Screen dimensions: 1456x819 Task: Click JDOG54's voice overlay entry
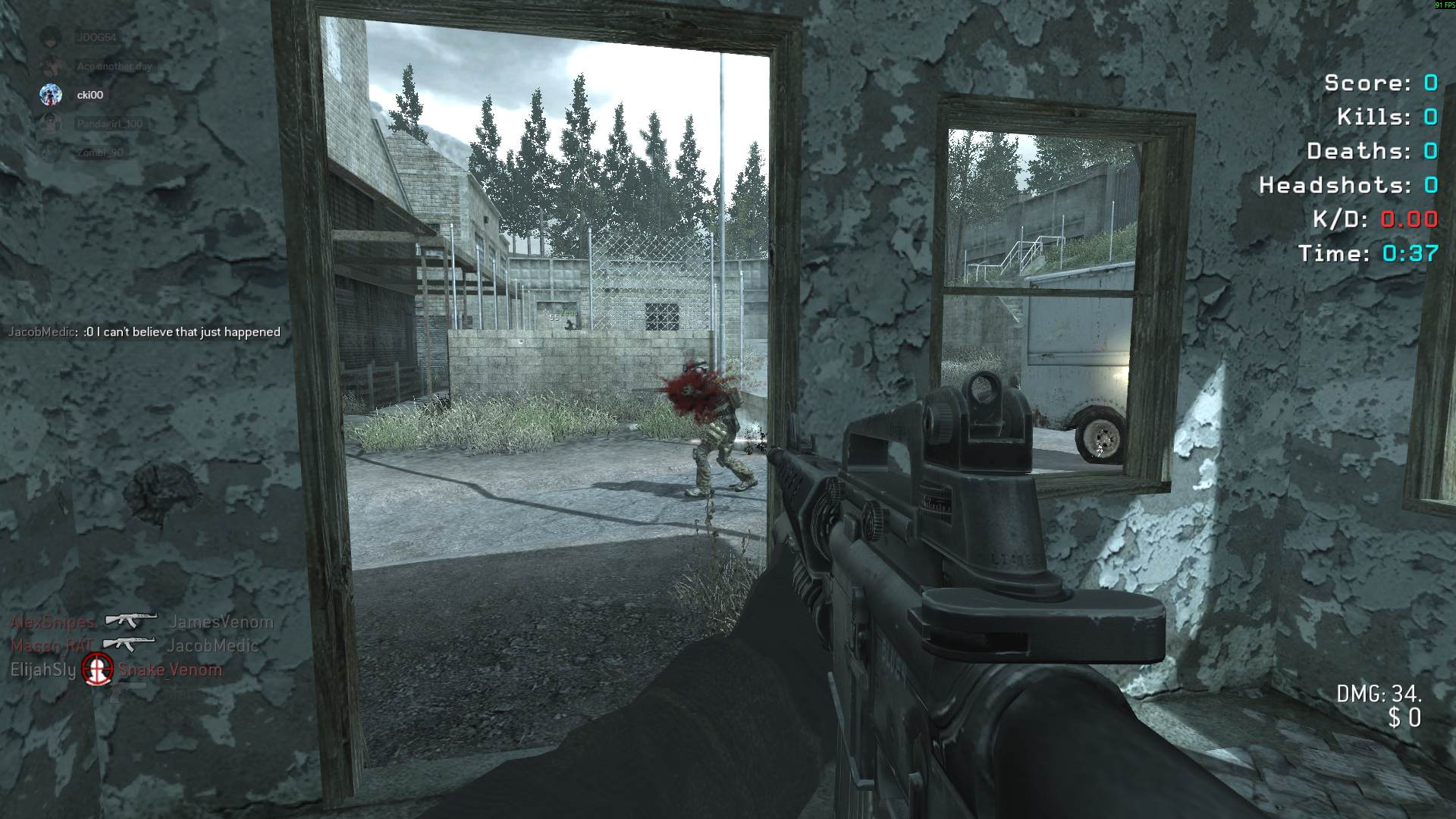coord(96,37)
